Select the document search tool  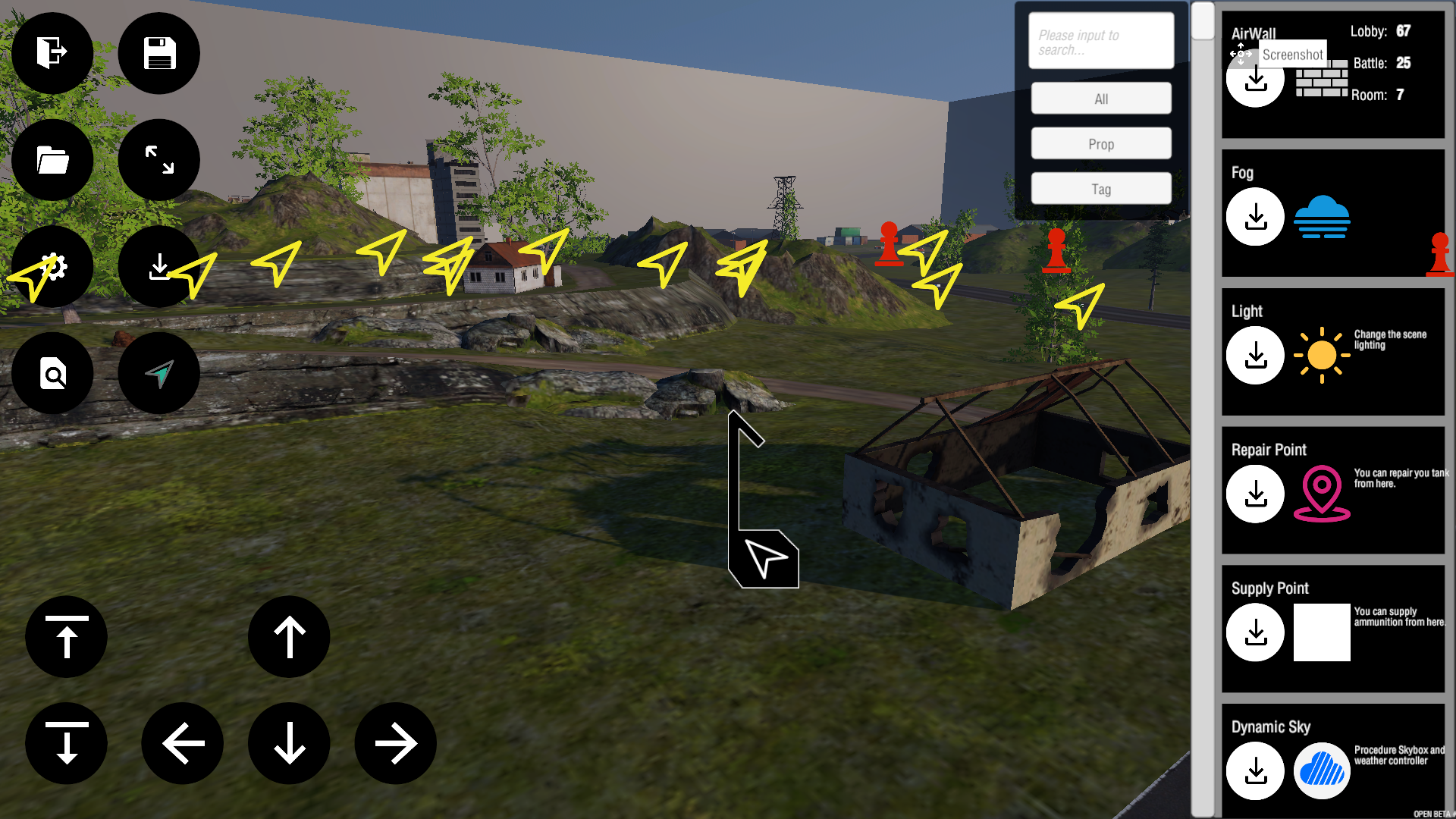point(52,373)
